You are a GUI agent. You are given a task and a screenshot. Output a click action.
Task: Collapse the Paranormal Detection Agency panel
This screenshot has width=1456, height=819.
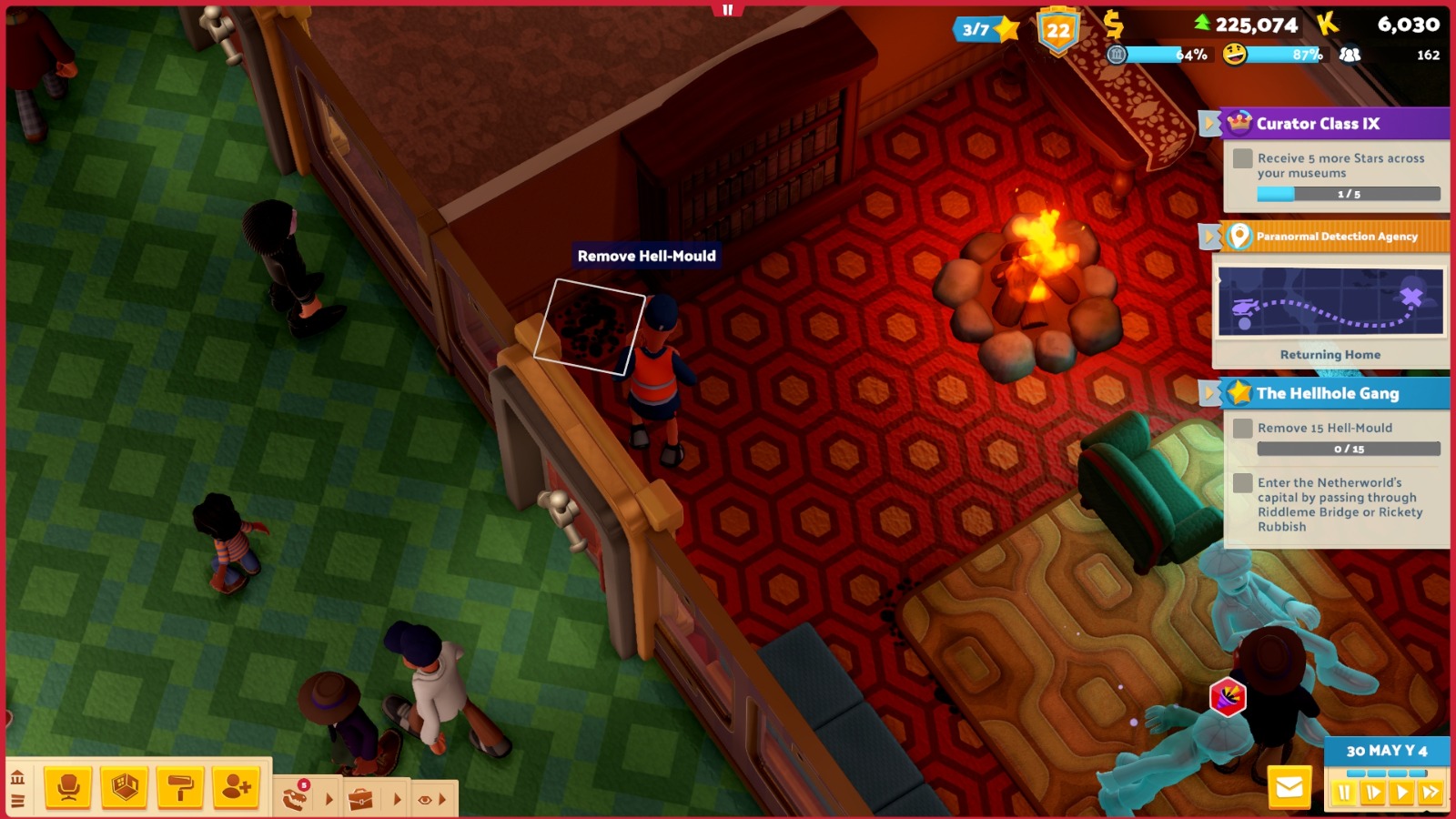[1209, 237]
